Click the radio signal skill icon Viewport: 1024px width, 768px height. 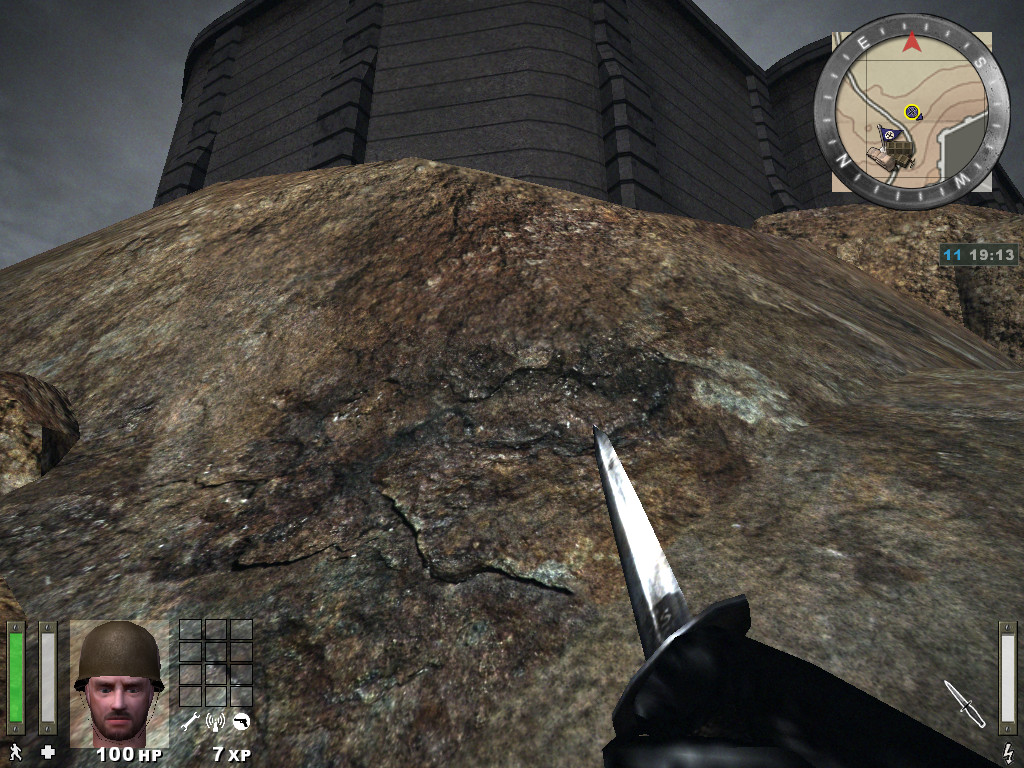214,721
